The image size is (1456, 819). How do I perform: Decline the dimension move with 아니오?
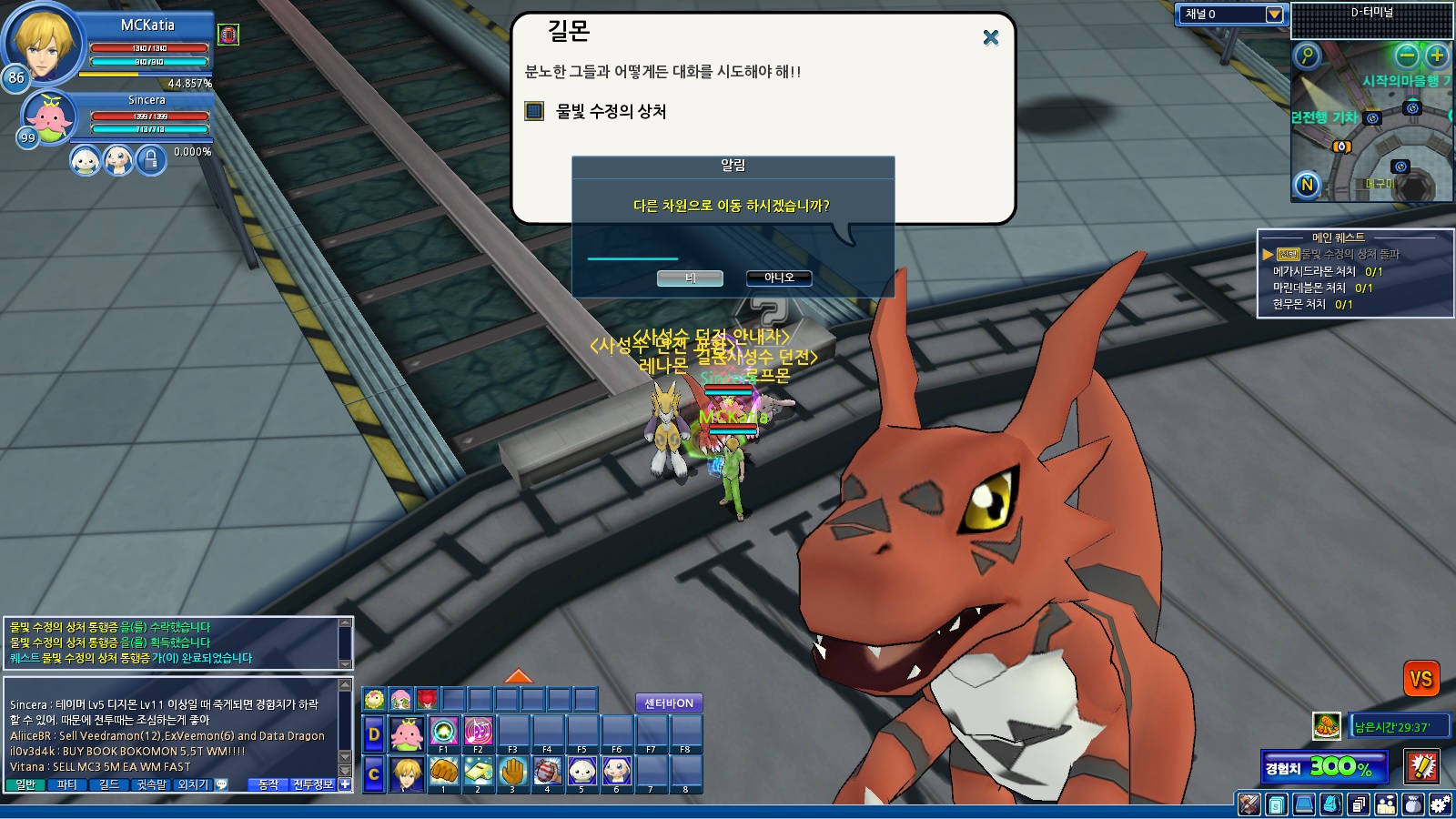[x=778, y=278]
